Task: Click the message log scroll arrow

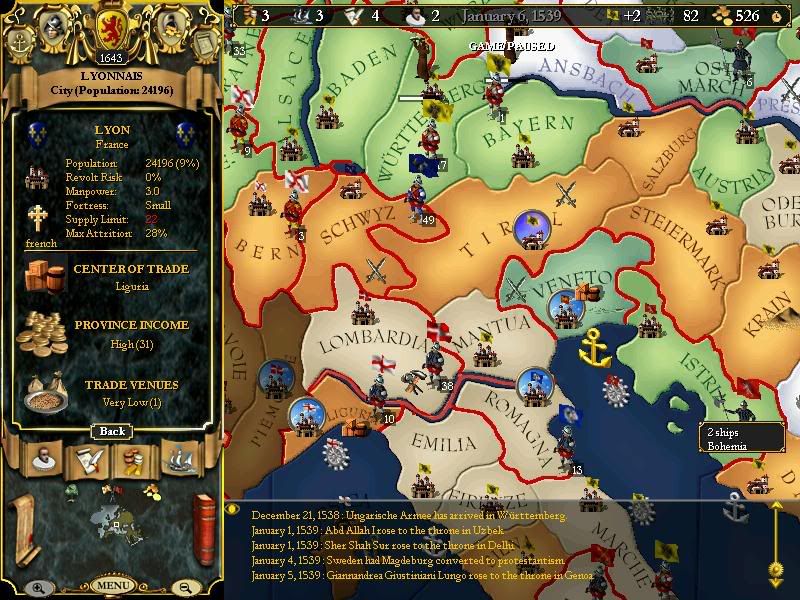Action: (774, 570)
